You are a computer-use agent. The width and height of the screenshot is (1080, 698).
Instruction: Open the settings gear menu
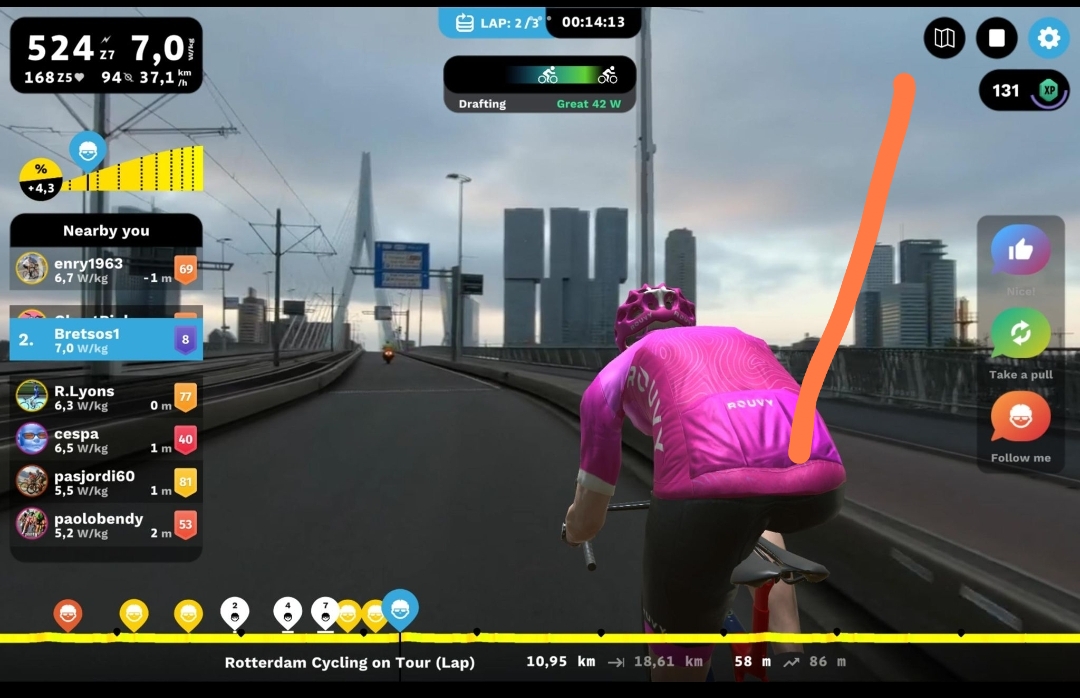click(x=1048, y=39)
